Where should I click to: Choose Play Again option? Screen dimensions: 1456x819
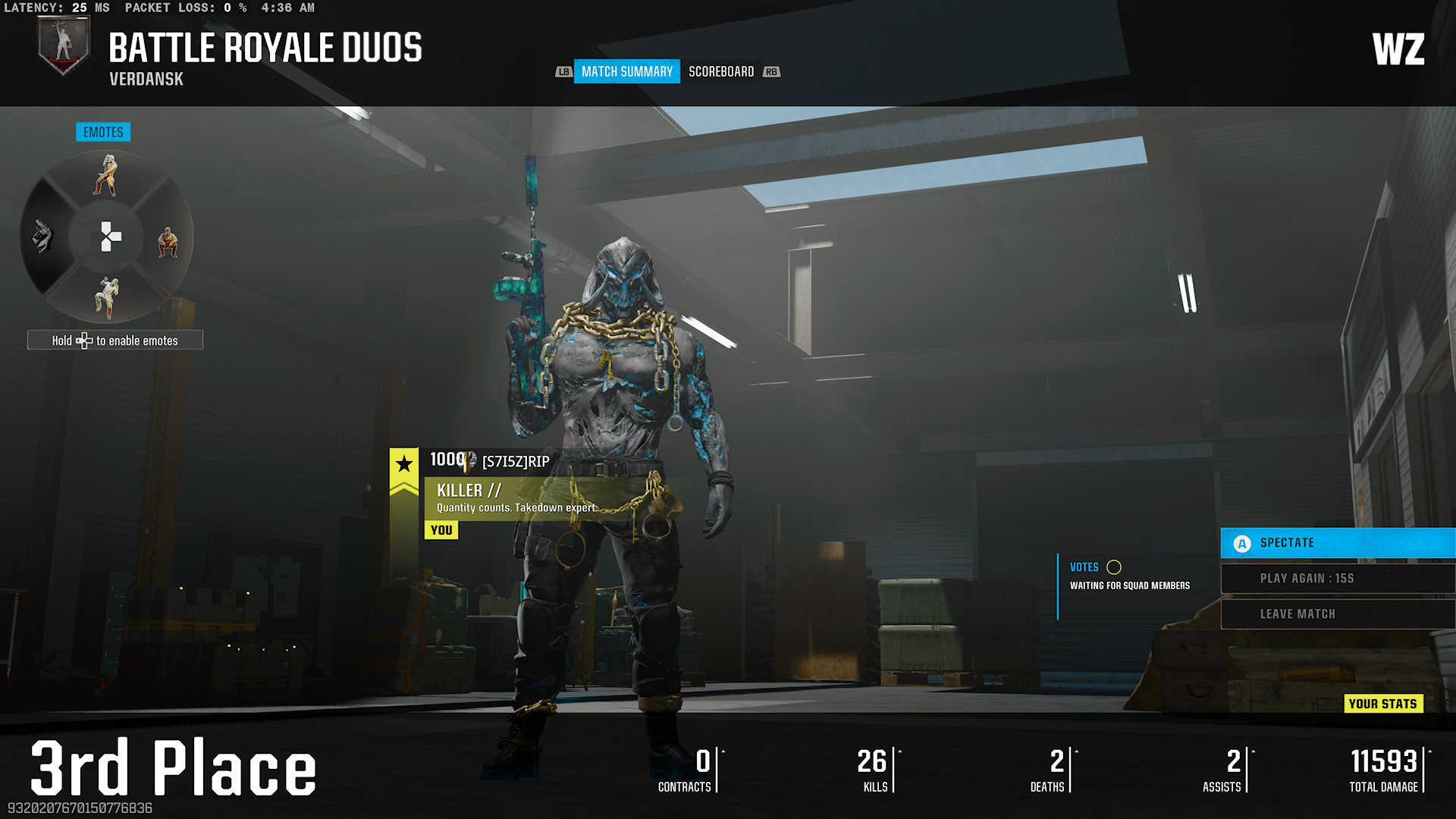click(1338, 579)
